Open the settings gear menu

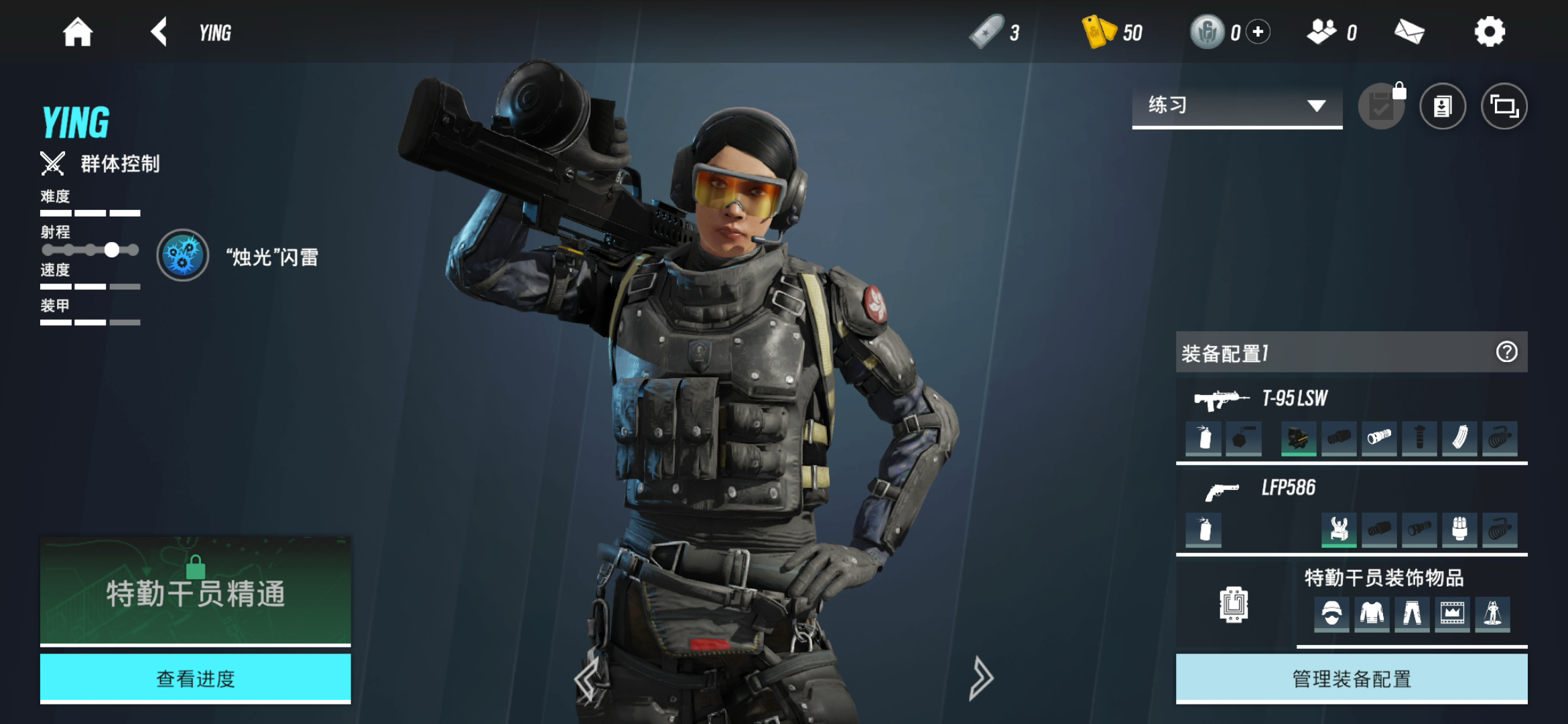pyautogui.click(x=1489, y=32)
